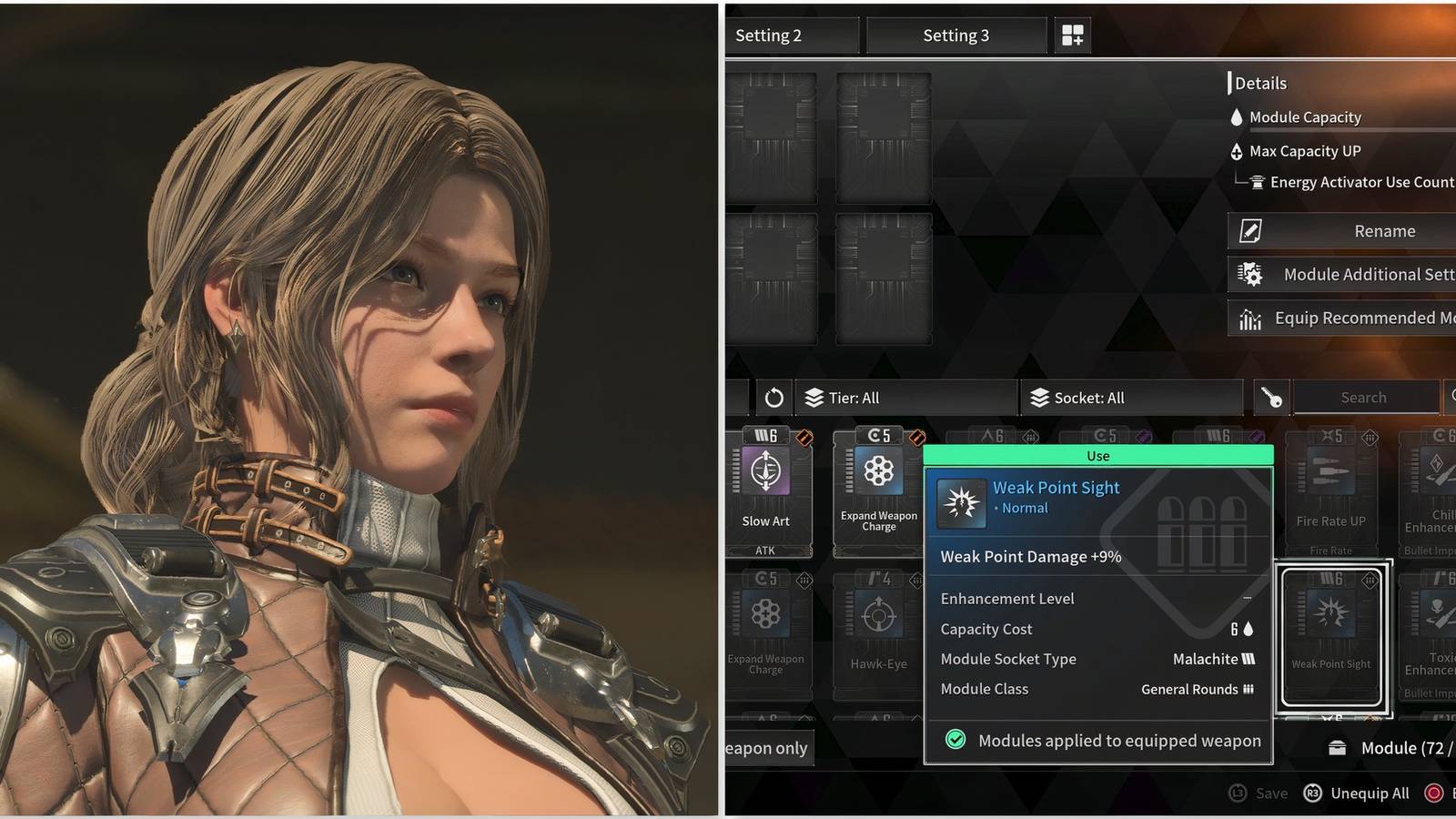Click the Module Capacity water-drop icon
Image resolution: width=1456 pixels, height=819 pixels.
[1236, 116]
